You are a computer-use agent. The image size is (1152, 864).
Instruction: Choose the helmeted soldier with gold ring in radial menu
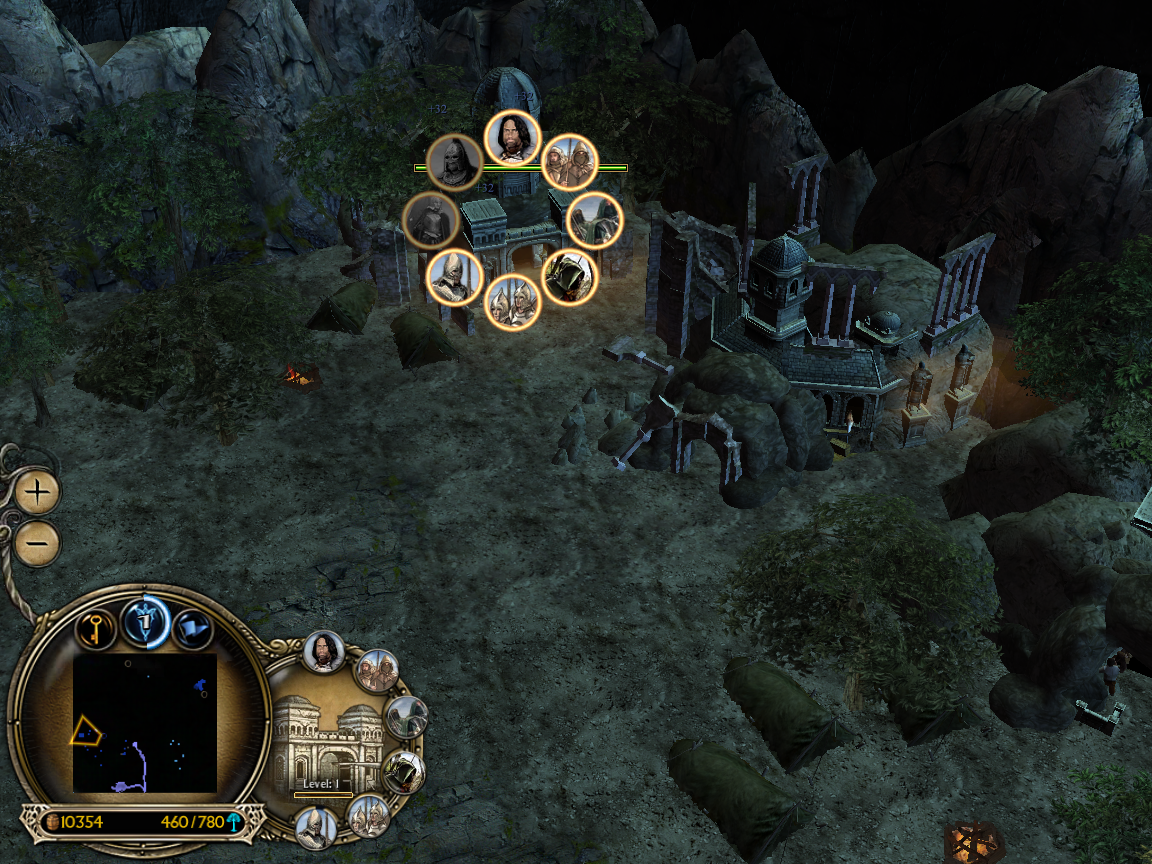(455, 277)
